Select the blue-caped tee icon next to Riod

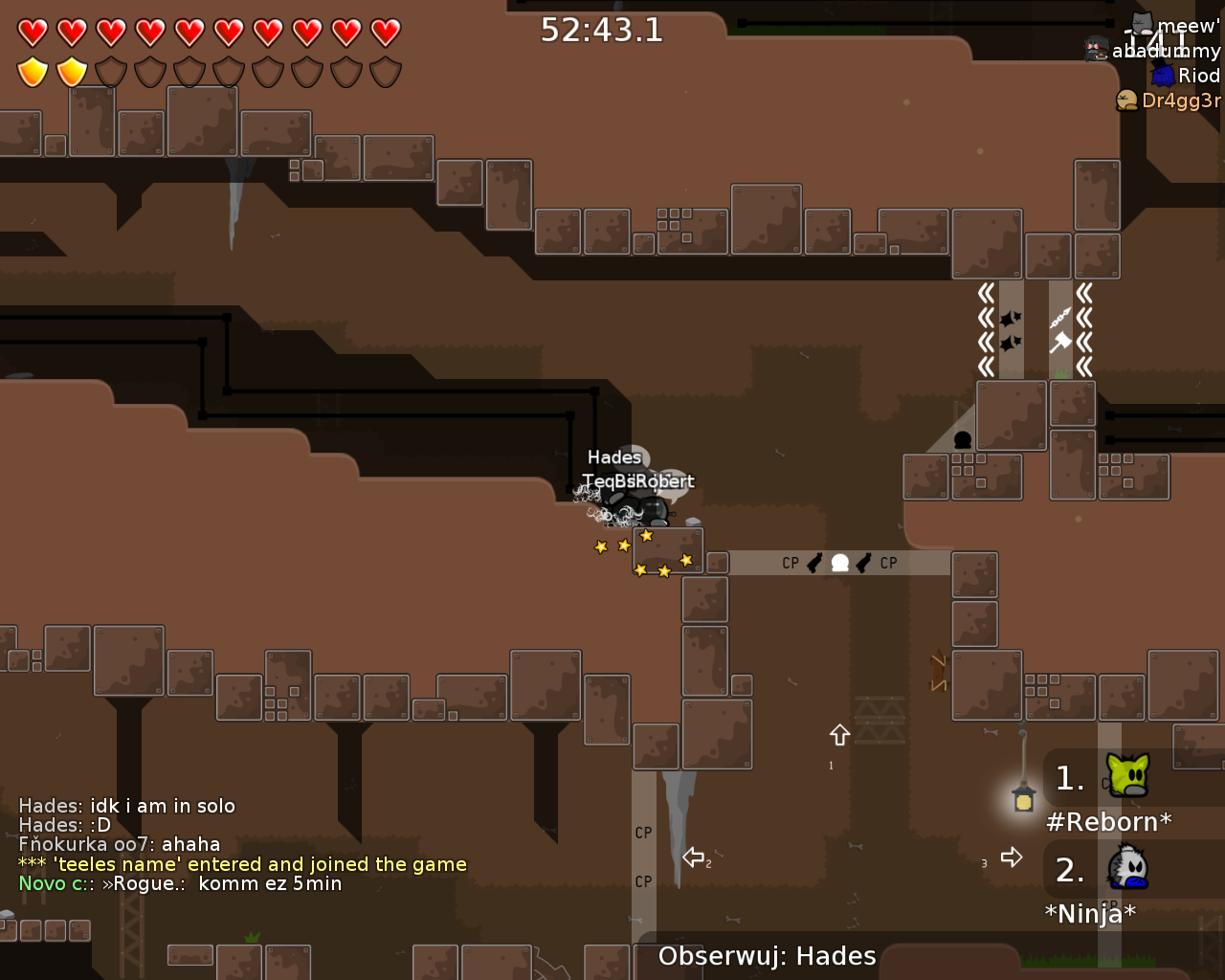[1162, 75]
